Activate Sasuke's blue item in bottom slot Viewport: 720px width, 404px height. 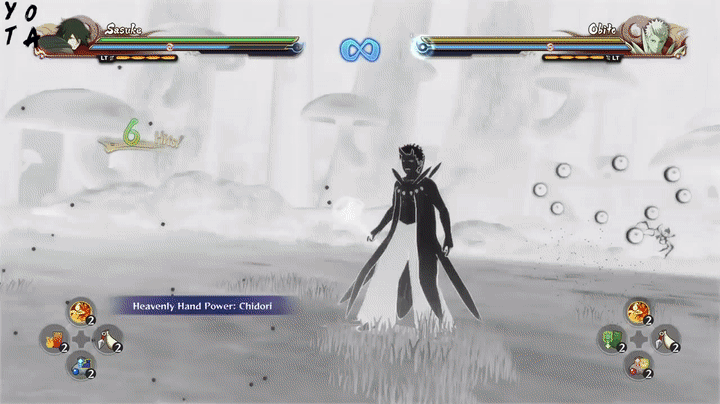pos(80,367)
